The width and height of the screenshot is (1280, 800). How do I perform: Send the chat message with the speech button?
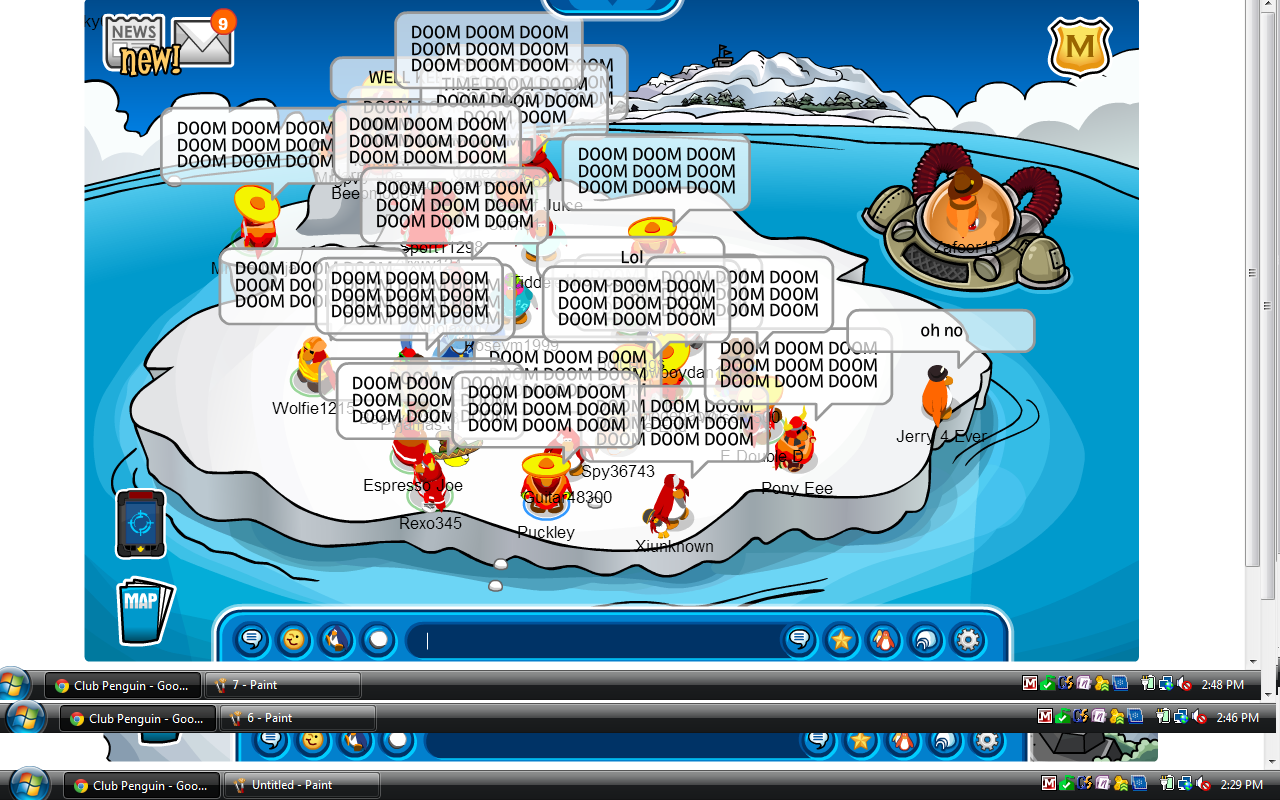[x=799, y=639]
